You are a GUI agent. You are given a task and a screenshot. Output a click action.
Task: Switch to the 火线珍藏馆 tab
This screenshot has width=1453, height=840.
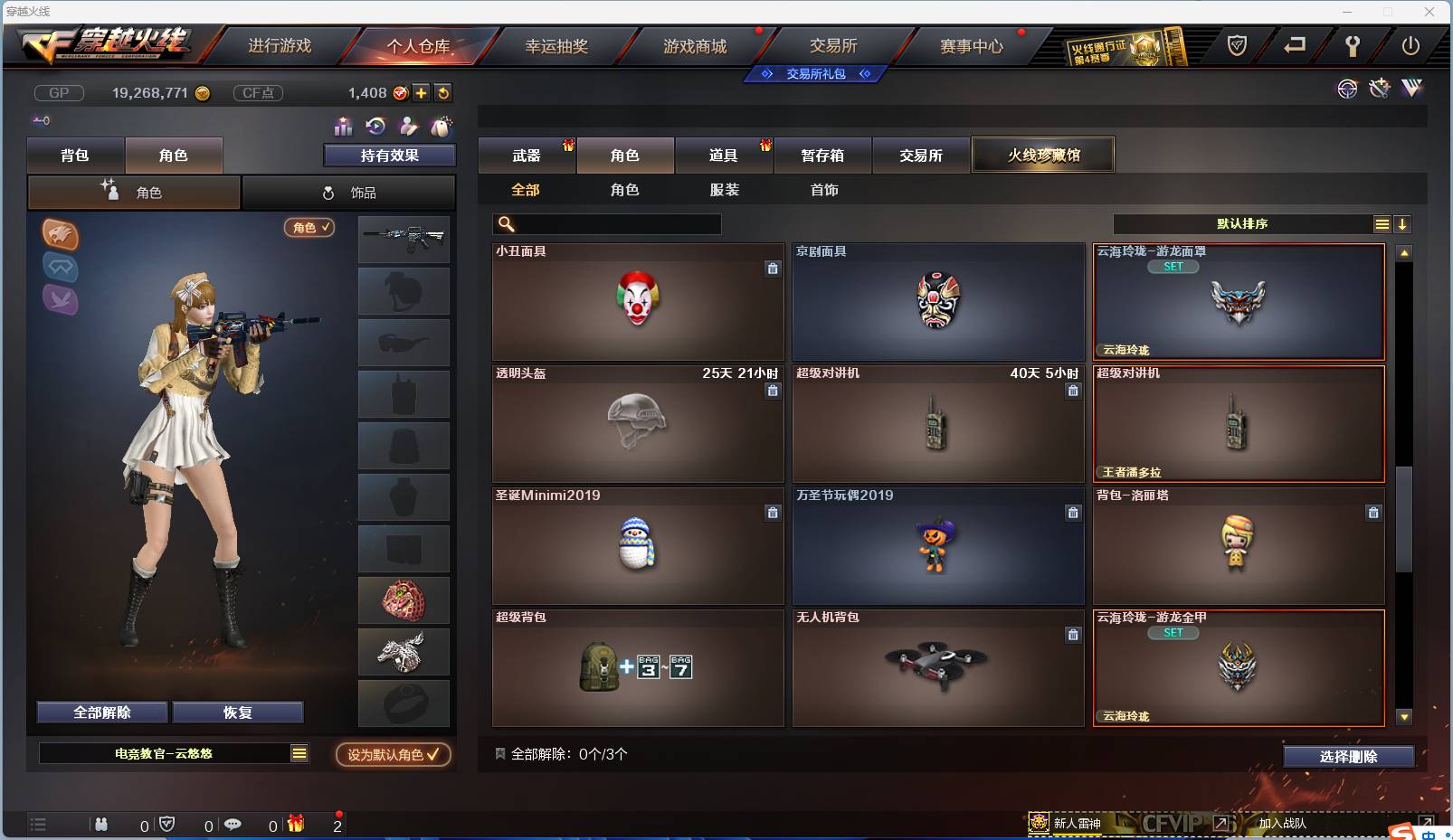pos(1044,155)
